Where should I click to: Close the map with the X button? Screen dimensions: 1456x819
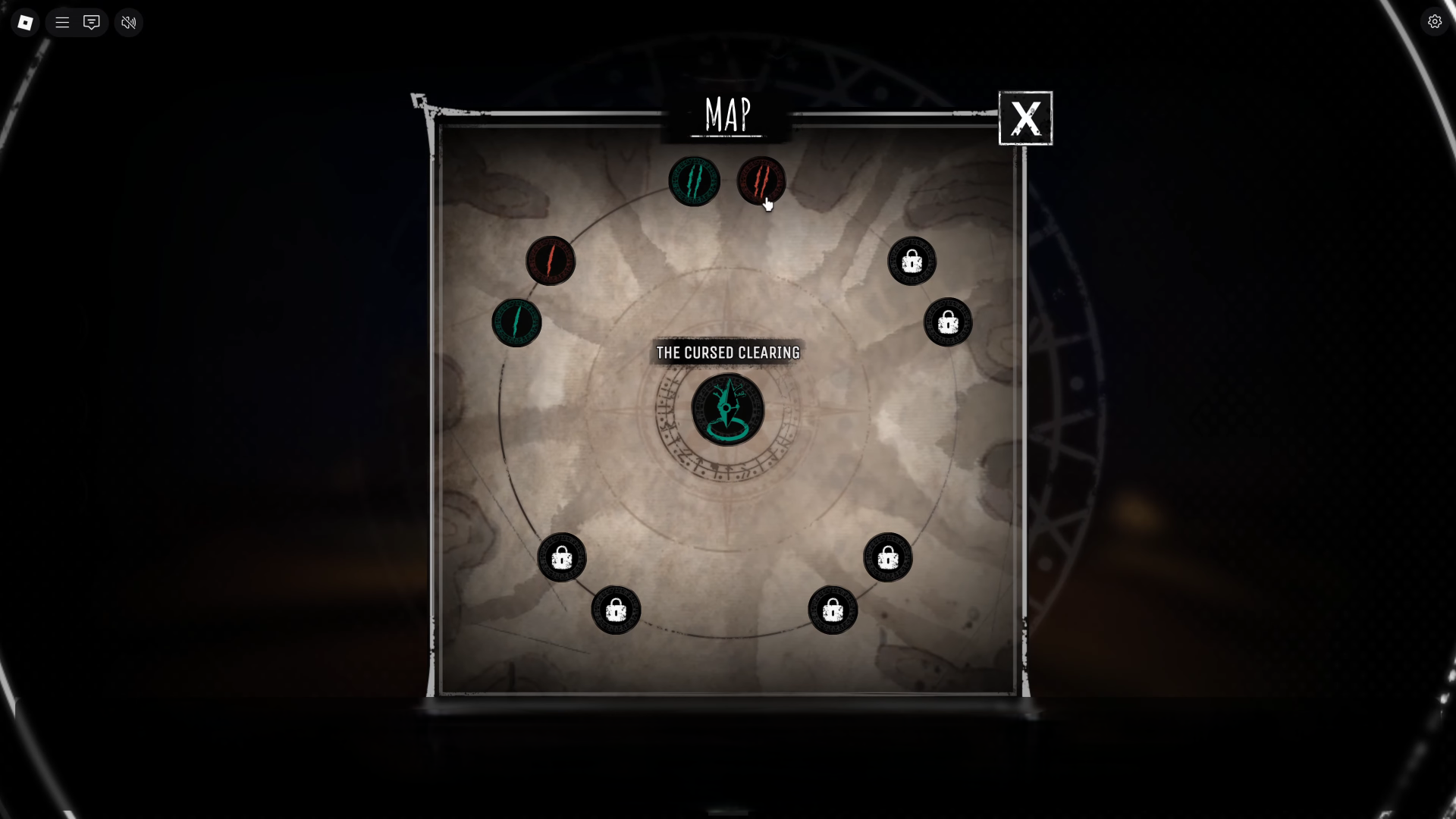point(1025,118)
